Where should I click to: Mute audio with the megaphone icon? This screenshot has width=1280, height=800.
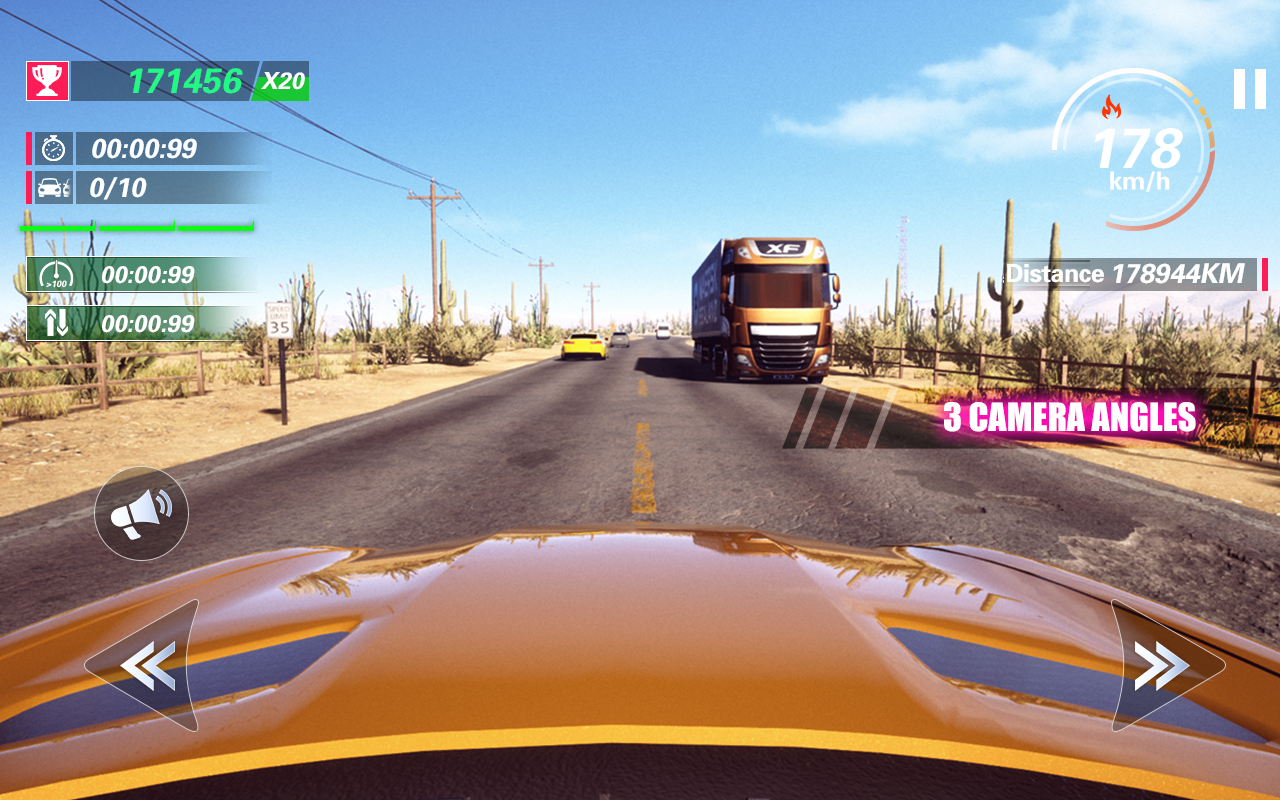coord(142,512)
